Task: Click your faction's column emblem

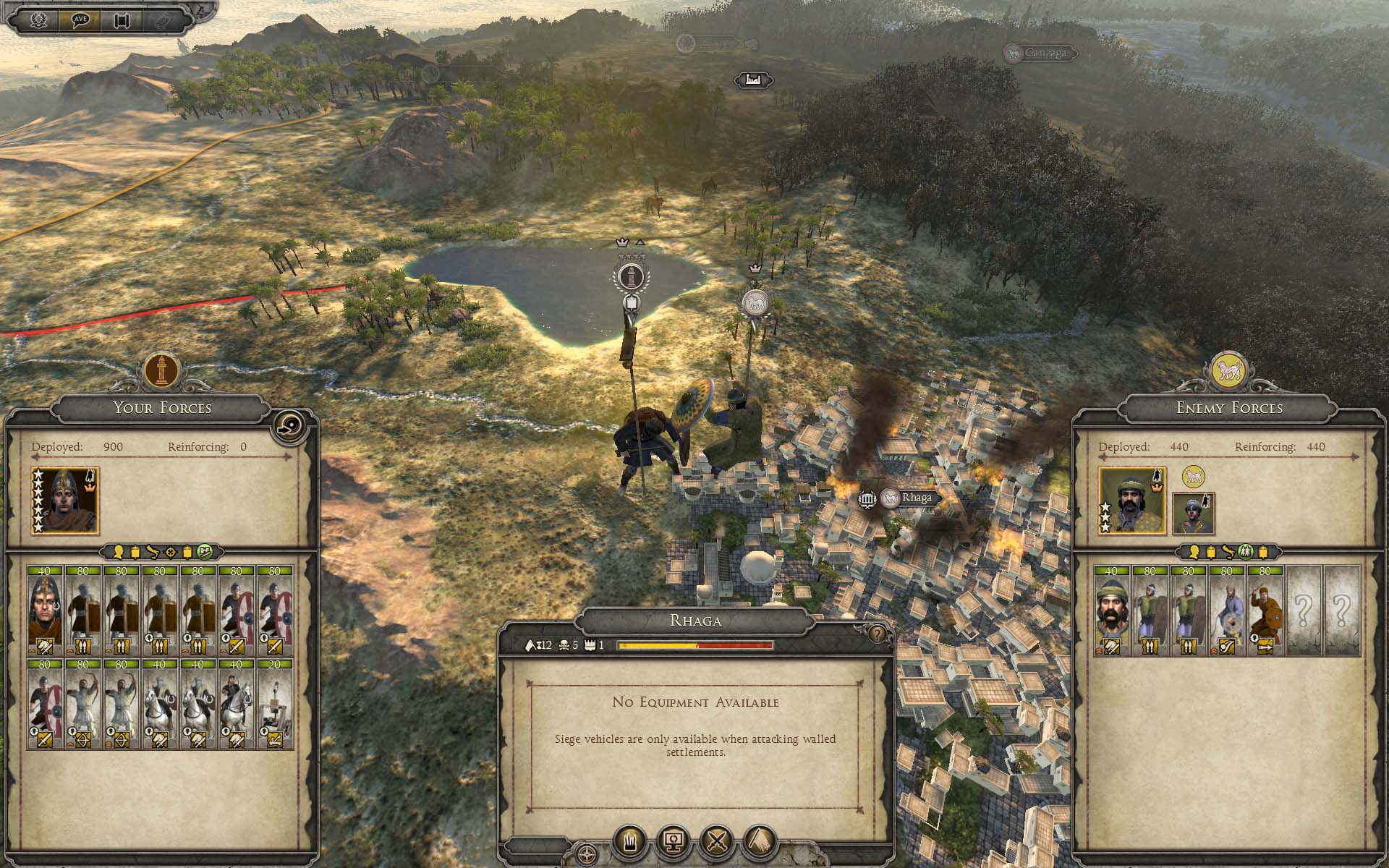Action: pos(162,370)
